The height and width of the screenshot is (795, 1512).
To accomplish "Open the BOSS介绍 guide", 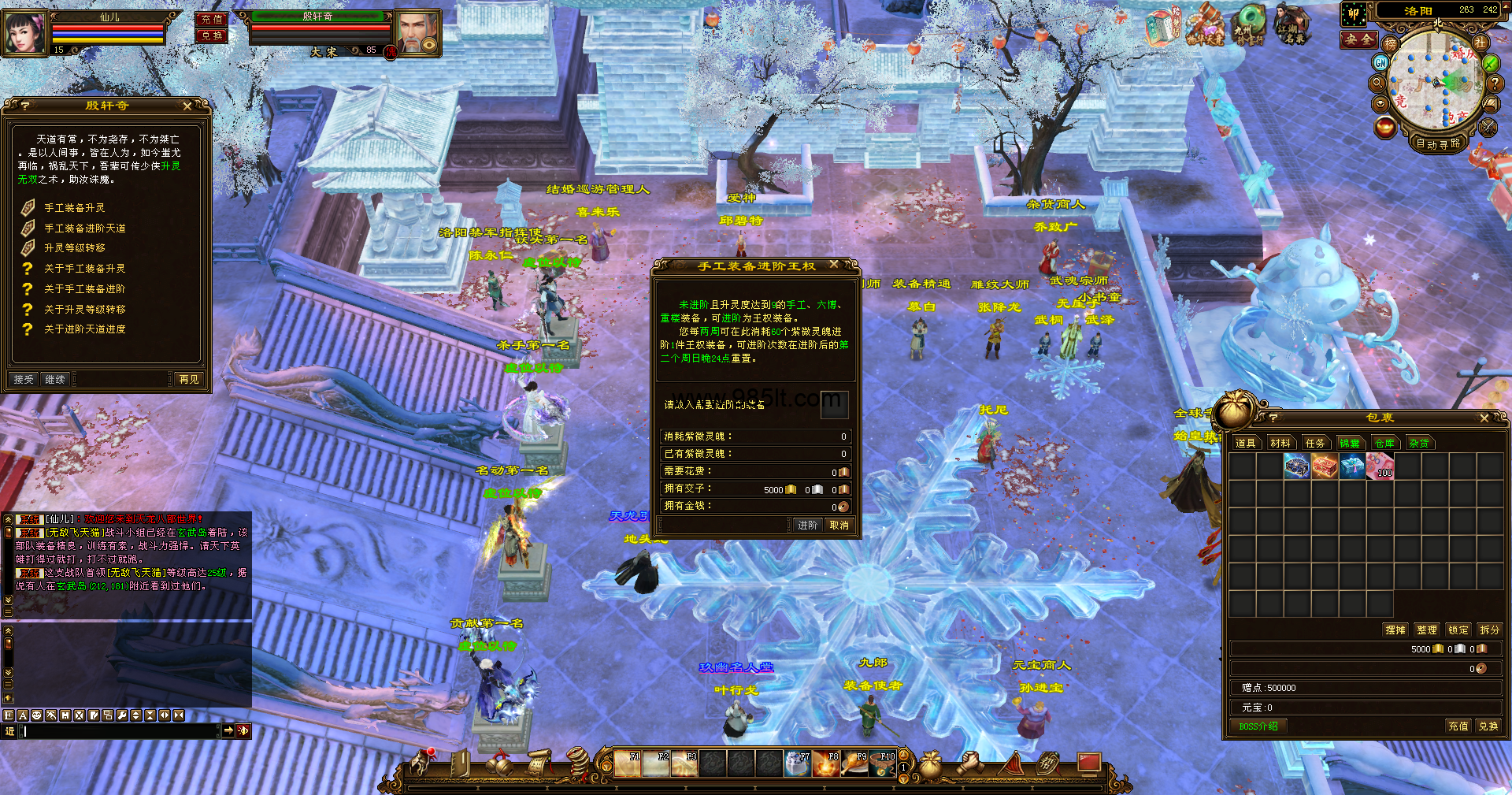I will click(x=1258, y=726).
